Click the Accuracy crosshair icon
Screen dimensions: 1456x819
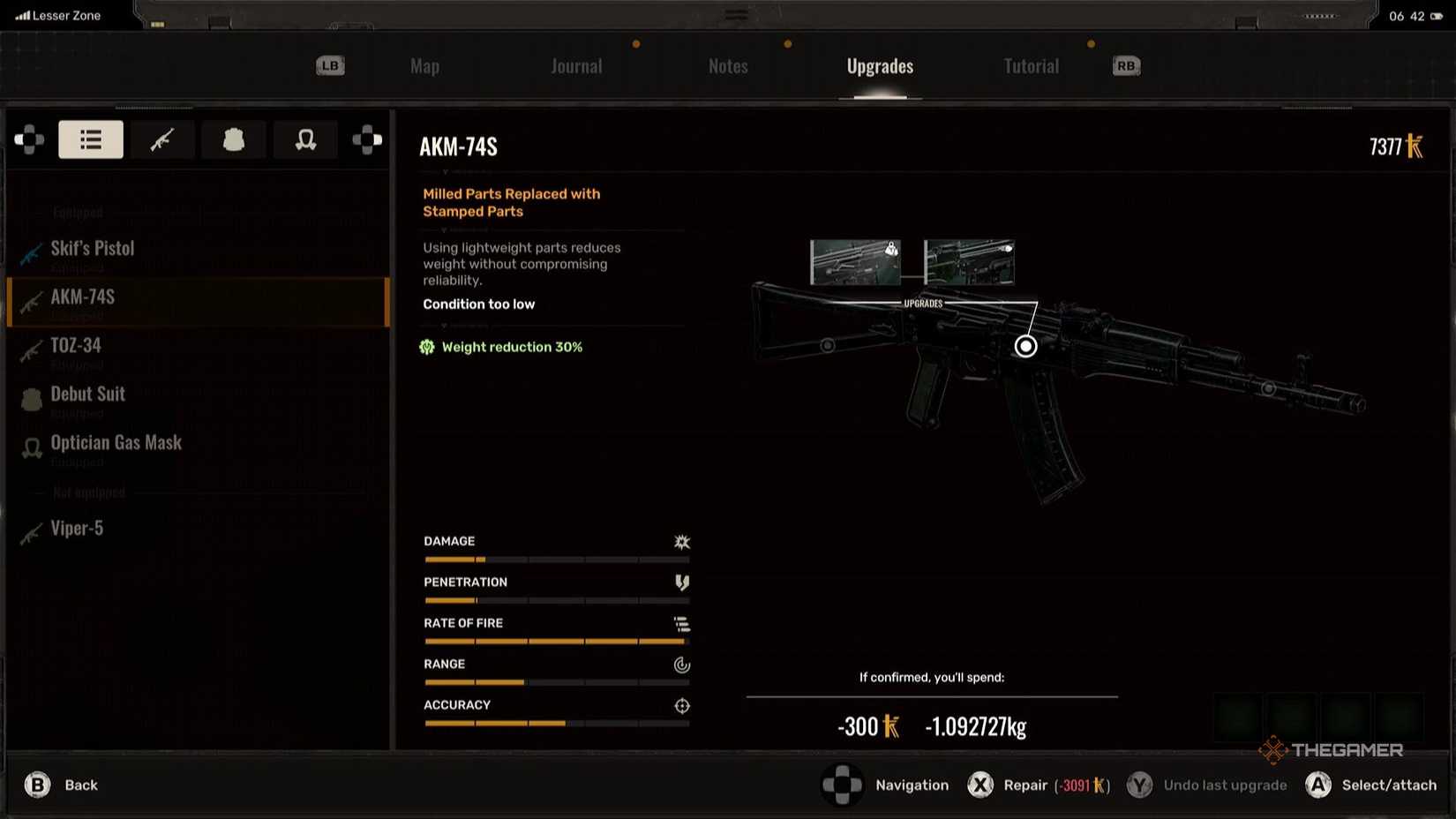[681, 705]
